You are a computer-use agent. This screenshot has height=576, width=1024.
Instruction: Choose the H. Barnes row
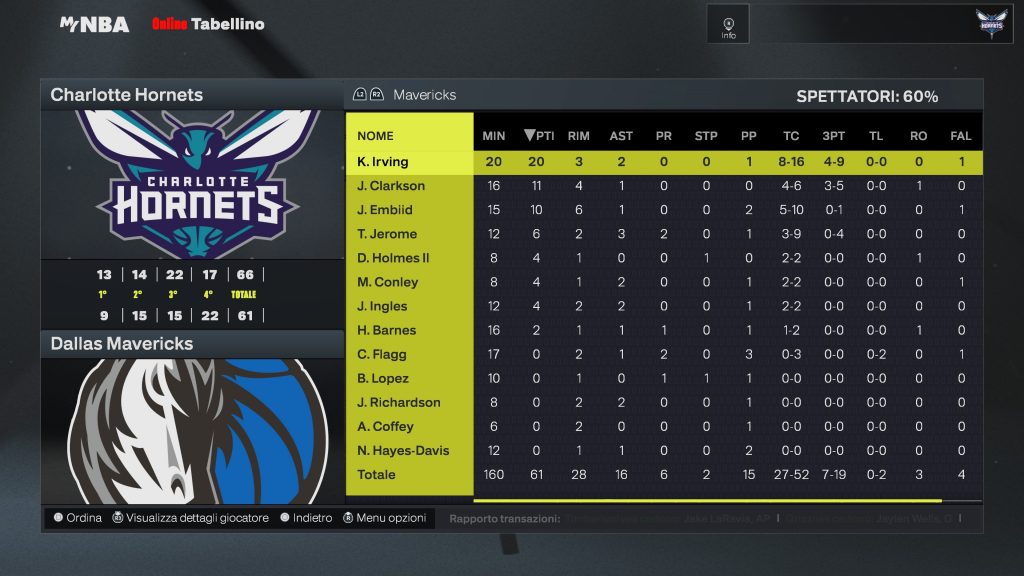click(387, 330)
